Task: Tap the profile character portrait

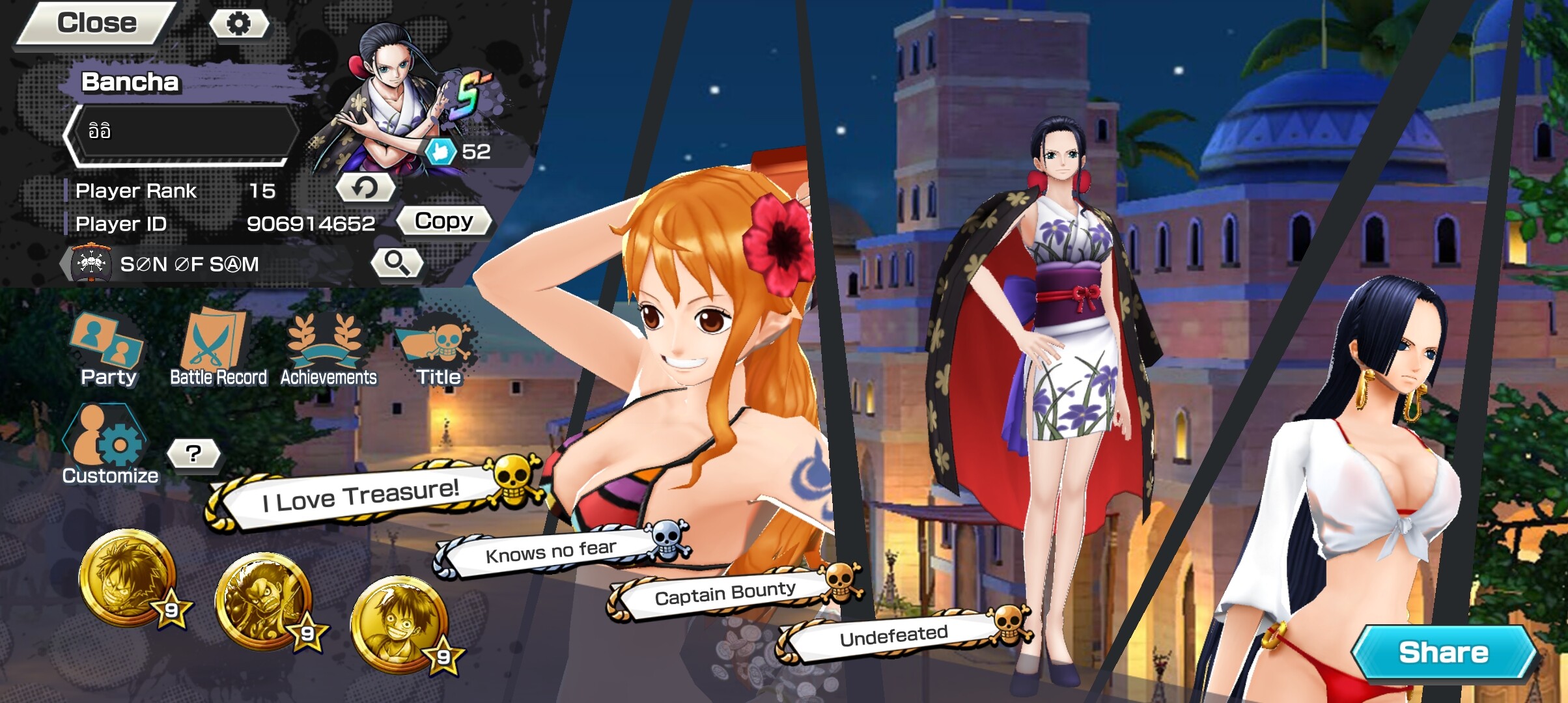Action: pyautogui.click(x=391, y=98)
